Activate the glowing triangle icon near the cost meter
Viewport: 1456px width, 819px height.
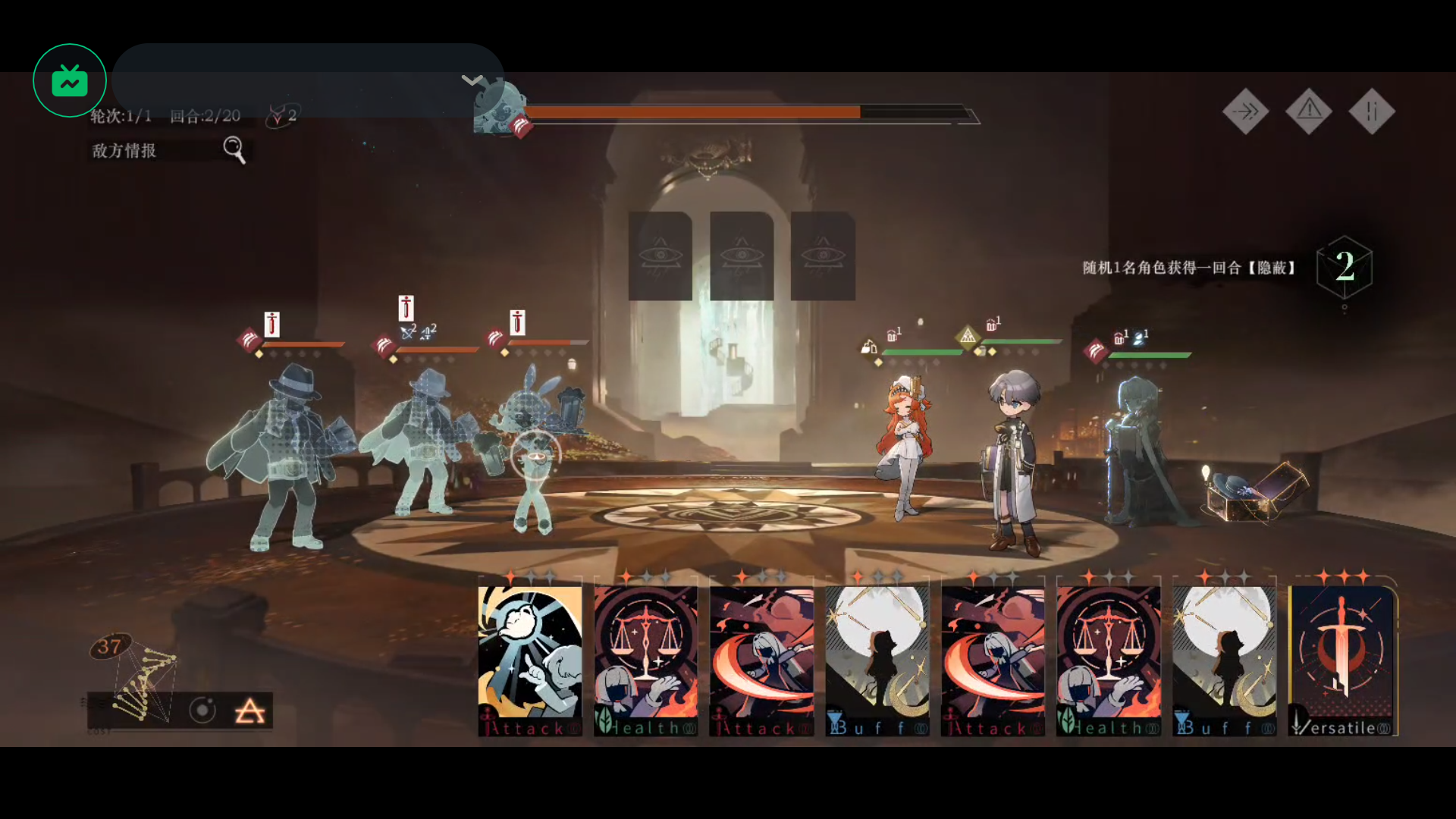point(249,711)
